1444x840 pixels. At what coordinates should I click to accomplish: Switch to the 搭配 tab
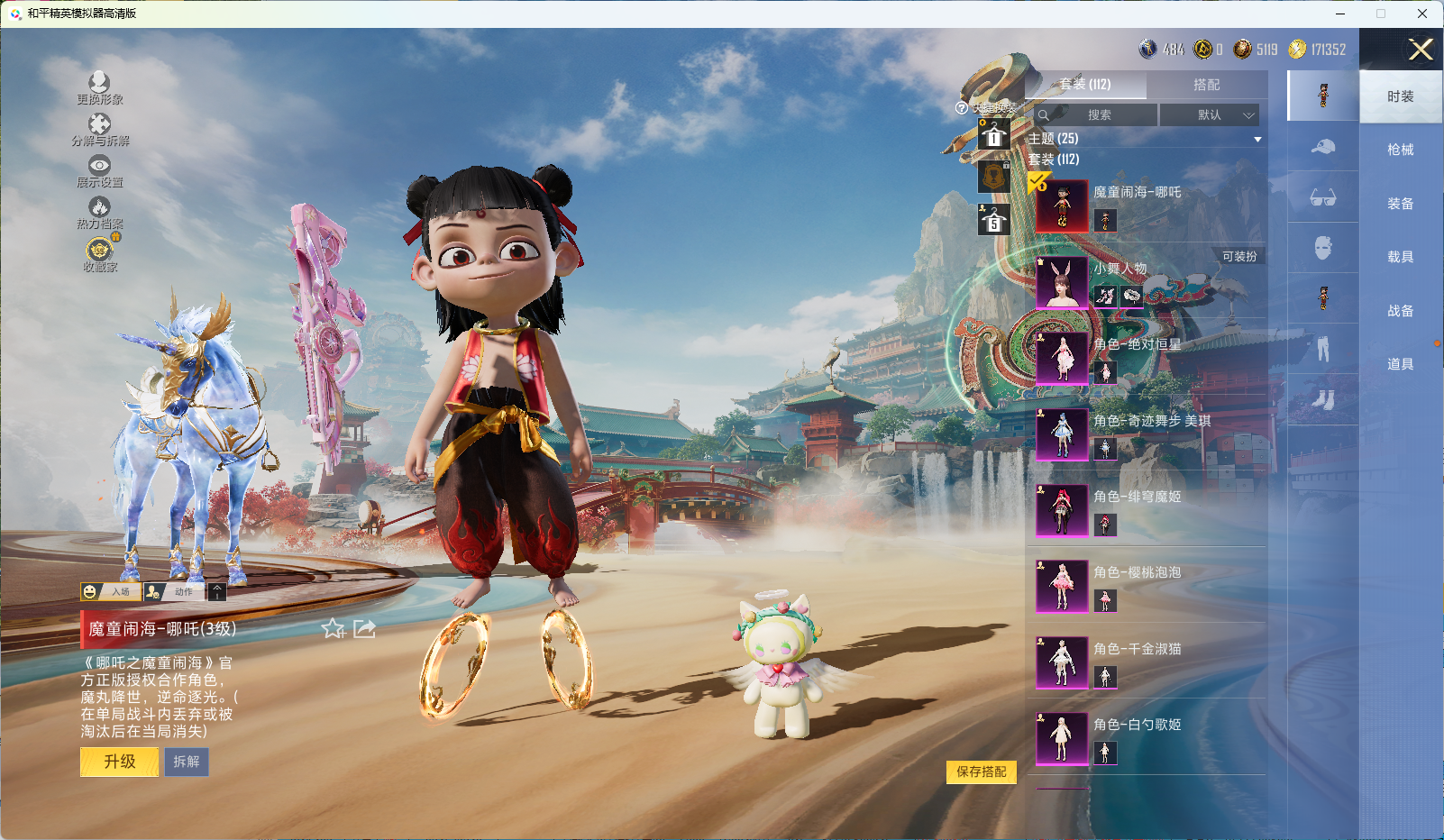1206,85
